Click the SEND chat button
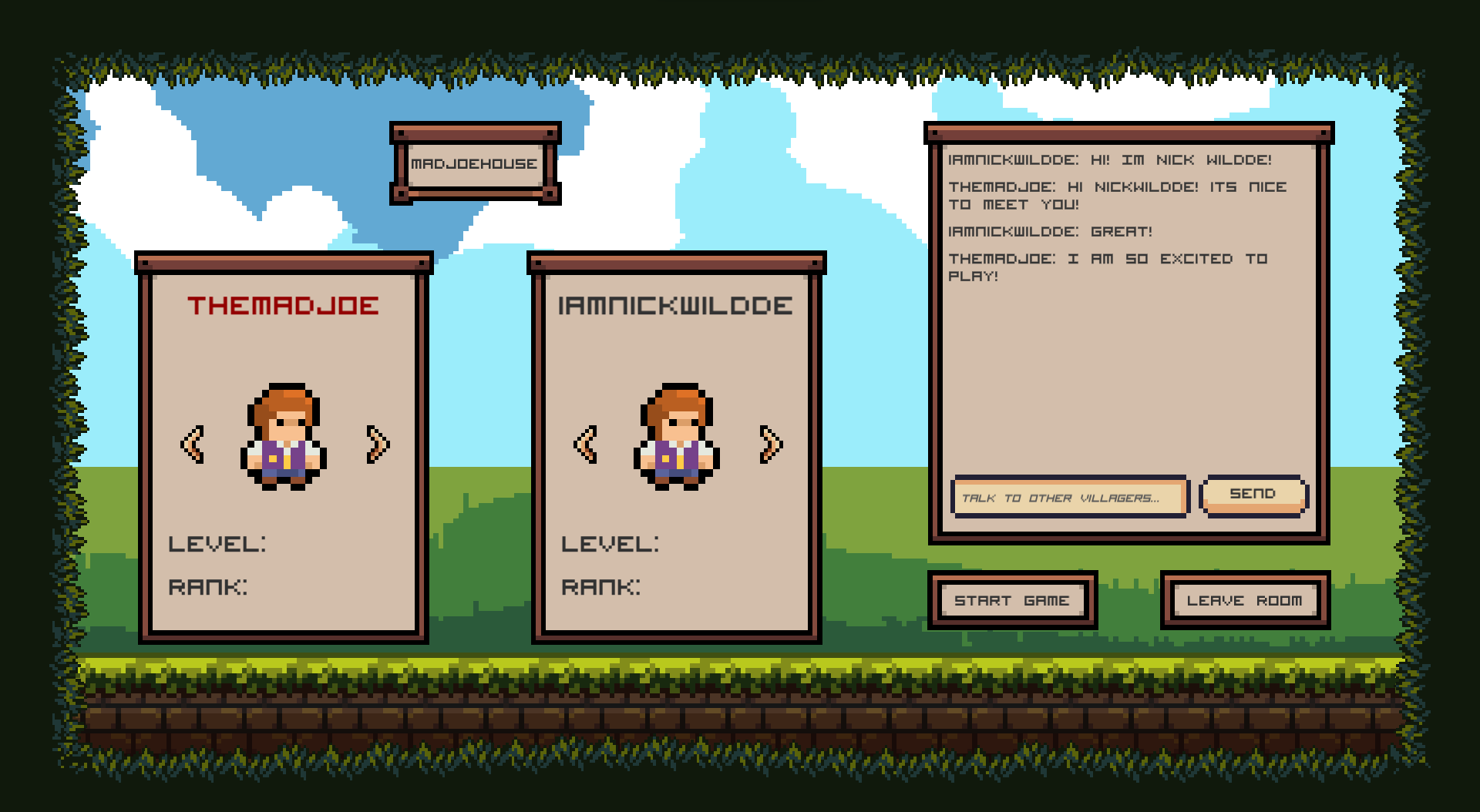The width and height of the screenshot is (1480, 812). click(x=1253, y=494)
